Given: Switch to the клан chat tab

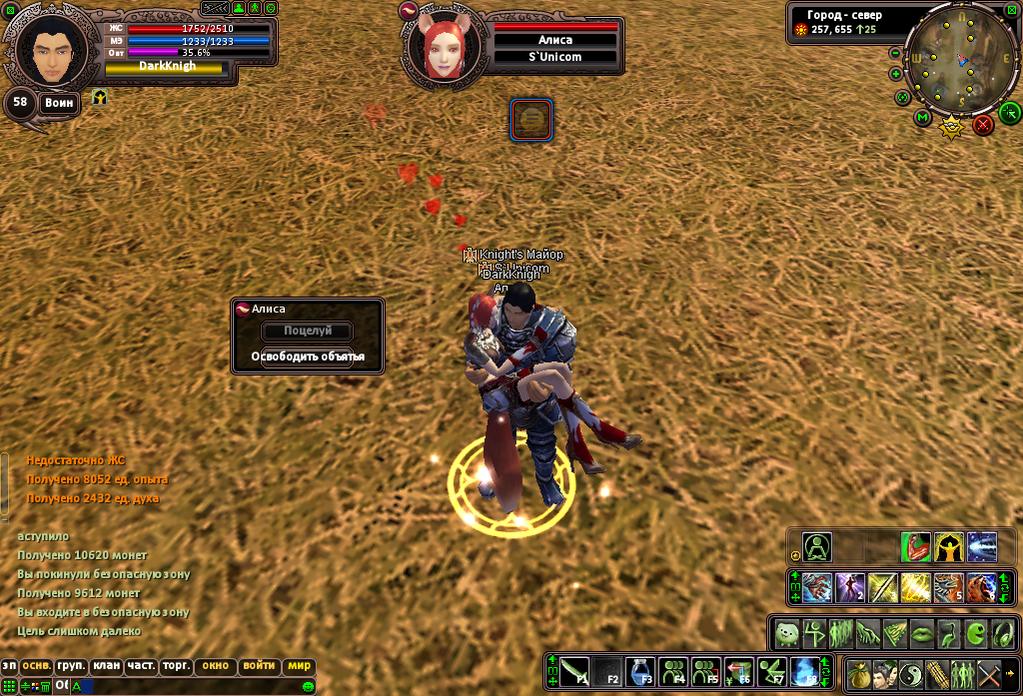Looking at the screenshot, I should click(x=105, y=666).
